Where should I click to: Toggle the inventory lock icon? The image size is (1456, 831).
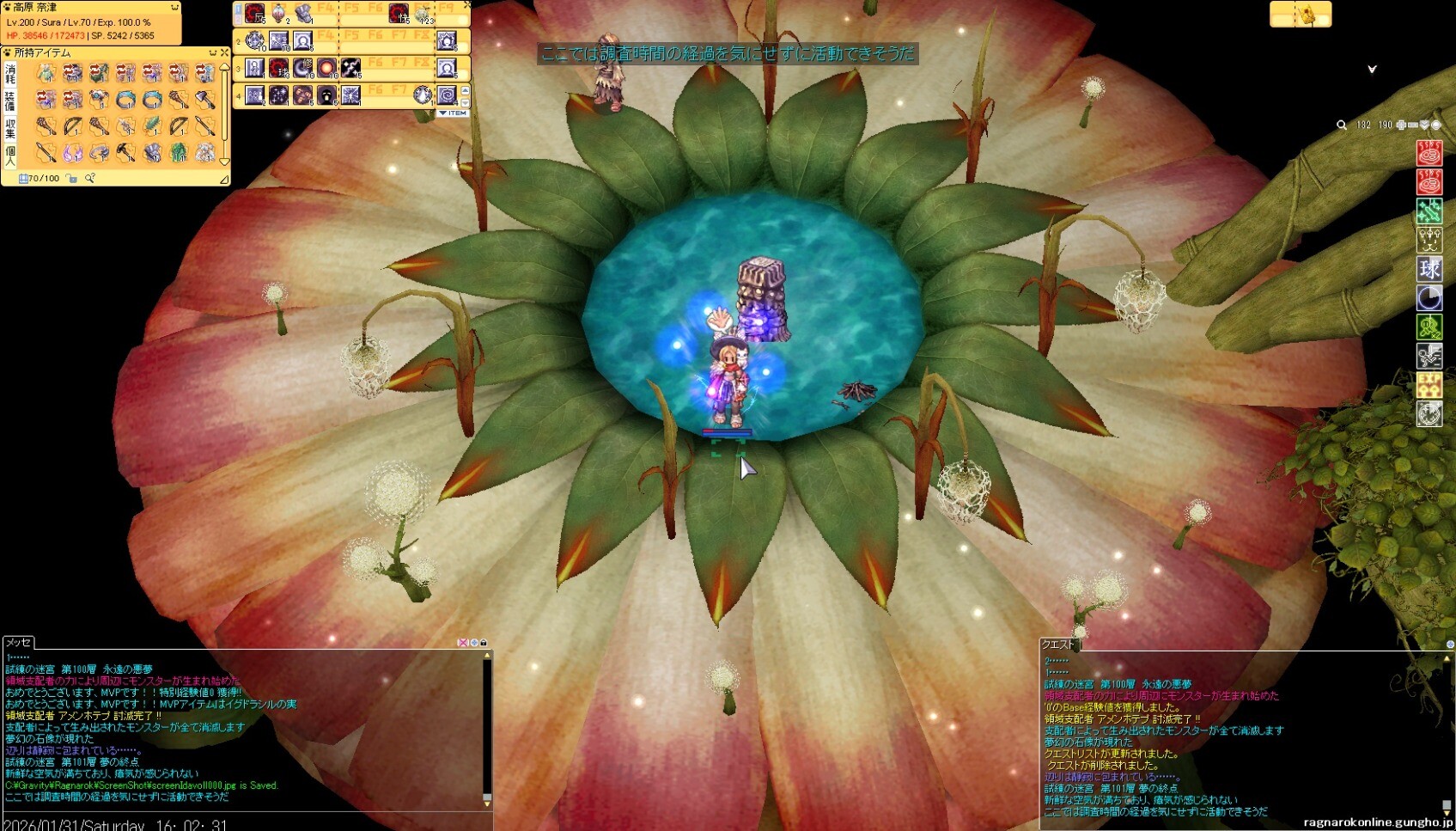click(71, 179)
